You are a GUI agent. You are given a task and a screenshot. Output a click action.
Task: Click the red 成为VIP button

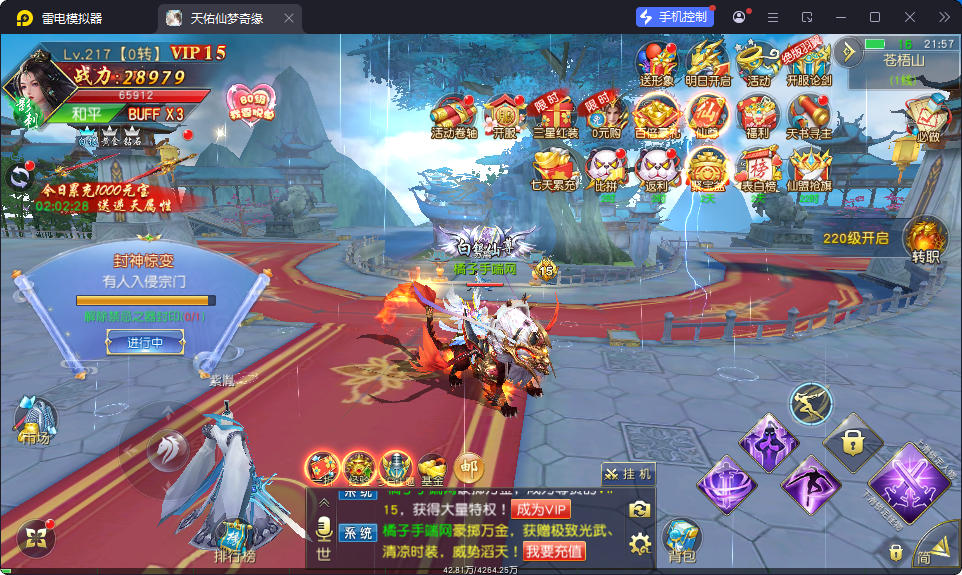pyautogui.click(x=541, y=509)
